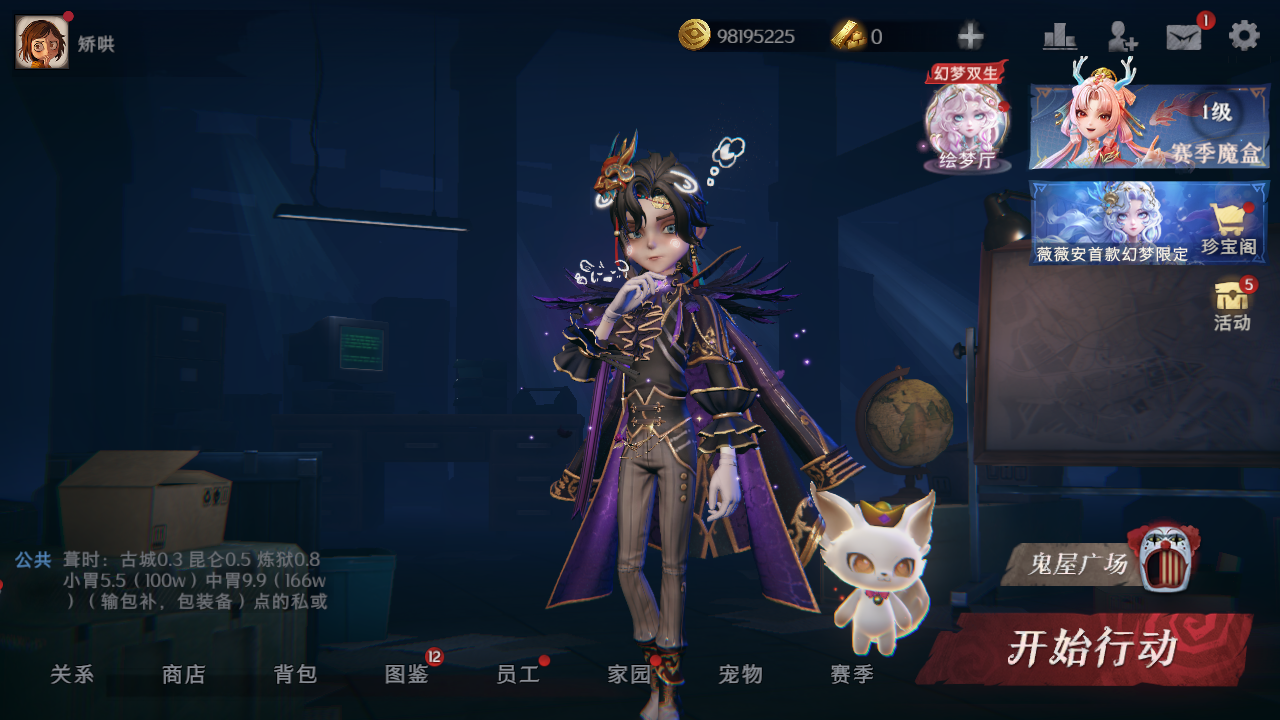Open the 宠物 pets menu

coord(741,675)
